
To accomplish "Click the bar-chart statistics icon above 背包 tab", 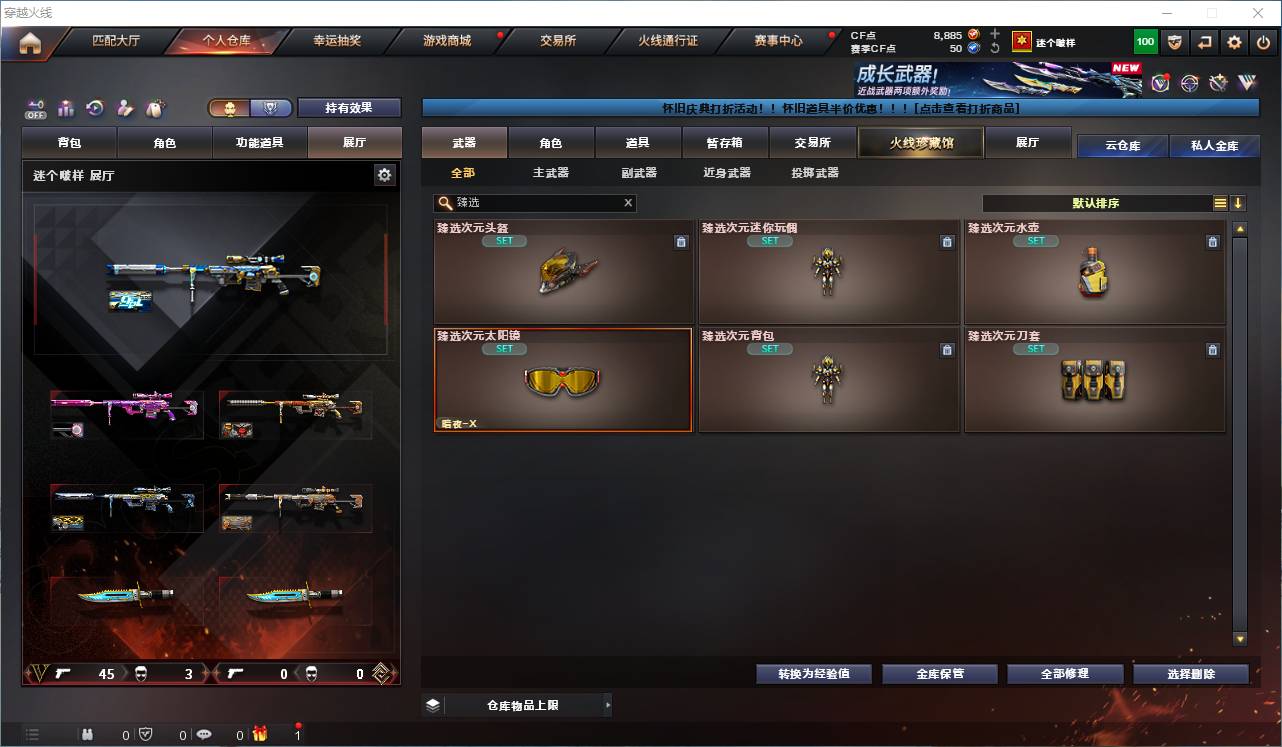I will coord(66,108).
